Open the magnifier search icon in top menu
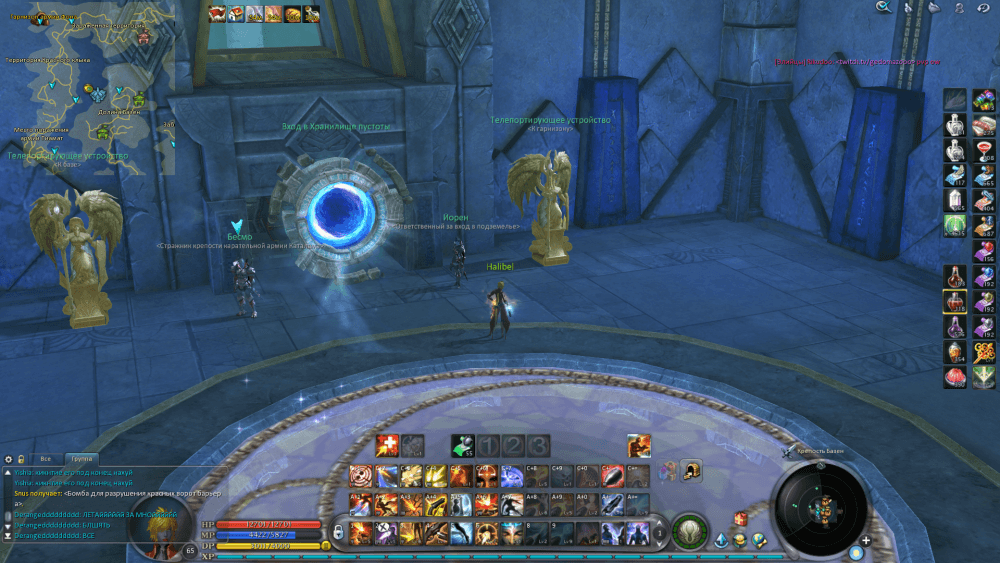 [x=883, y=7]
